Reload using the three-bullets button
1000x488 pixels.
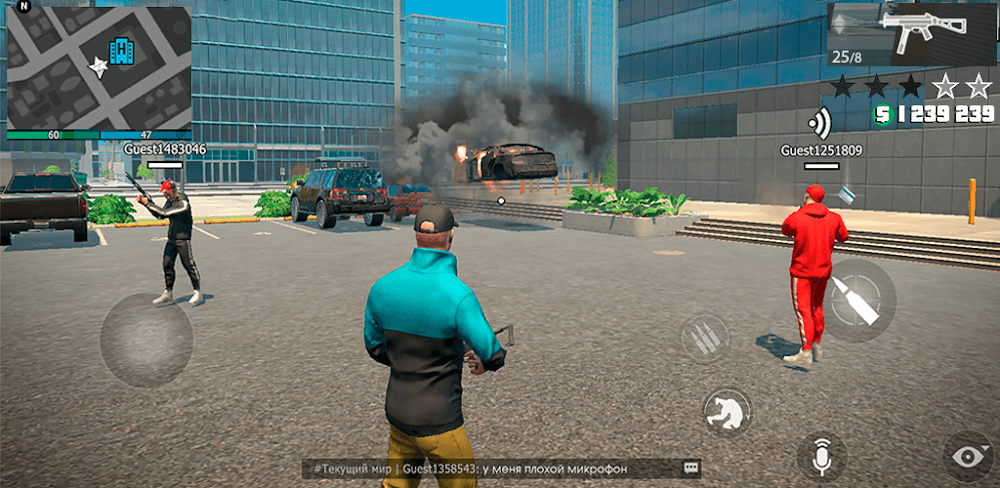pyautogui.click(x=706, y=338)
